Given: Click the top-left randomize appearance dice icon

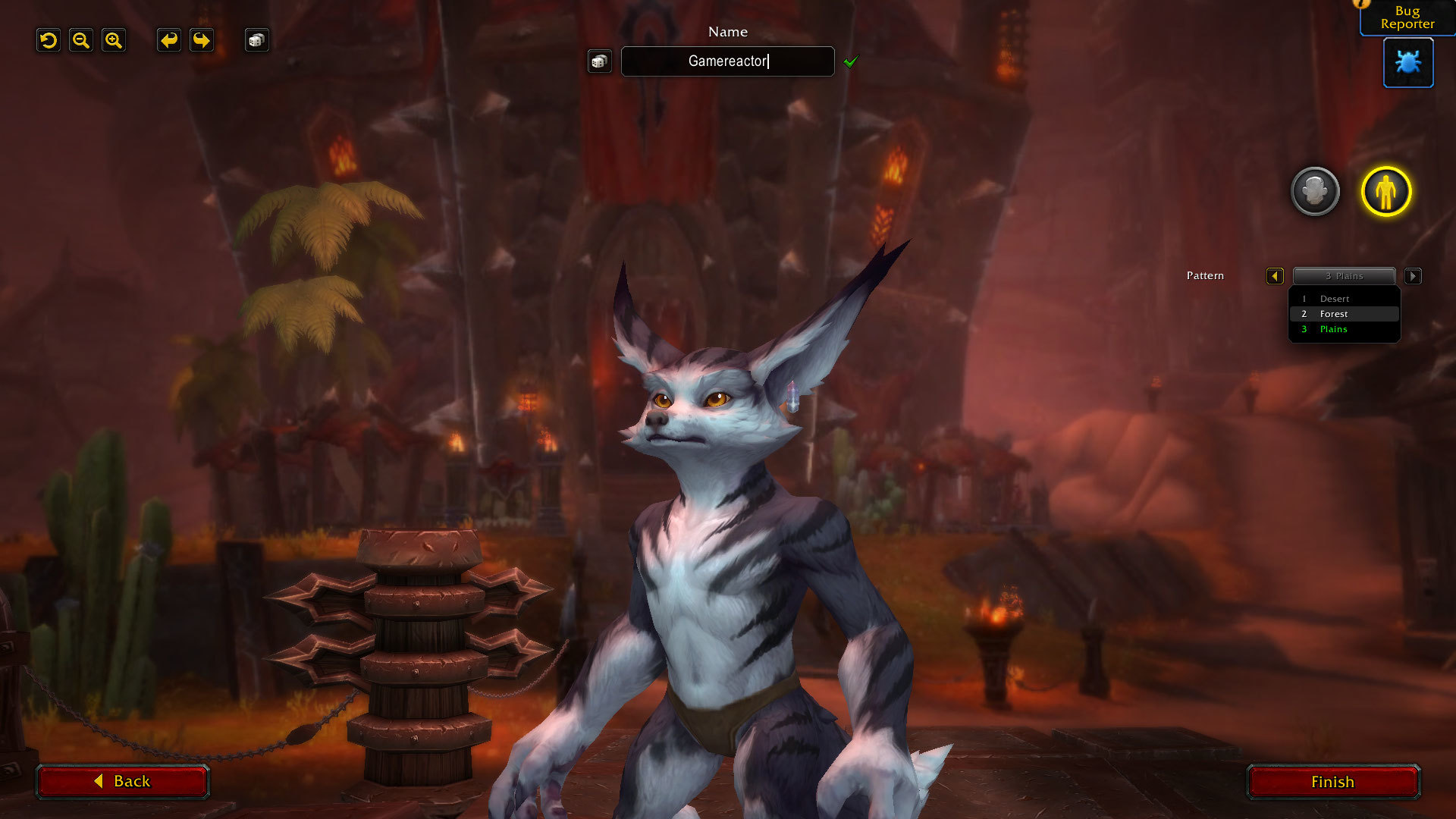Looking at the screenshot, I should tap(256, 40).
